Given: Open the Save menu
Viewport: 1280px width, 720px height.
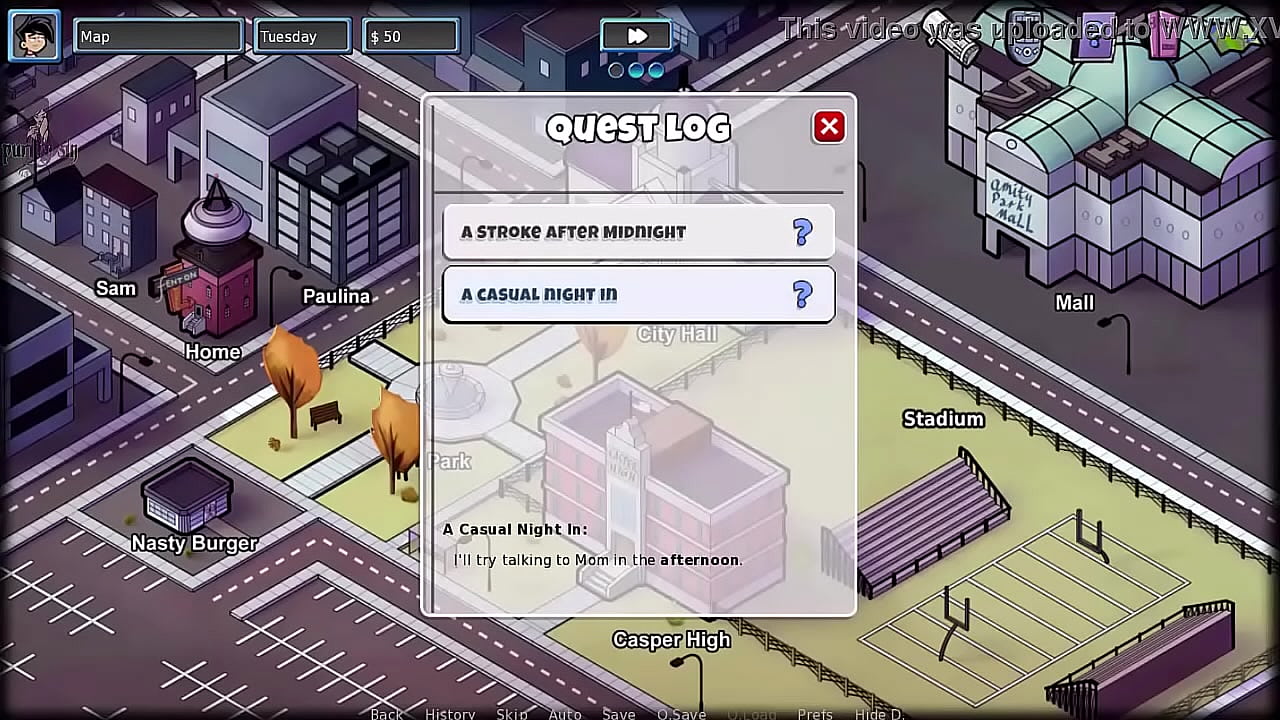Looking at the screenshot, I should (x=619, y=713).
